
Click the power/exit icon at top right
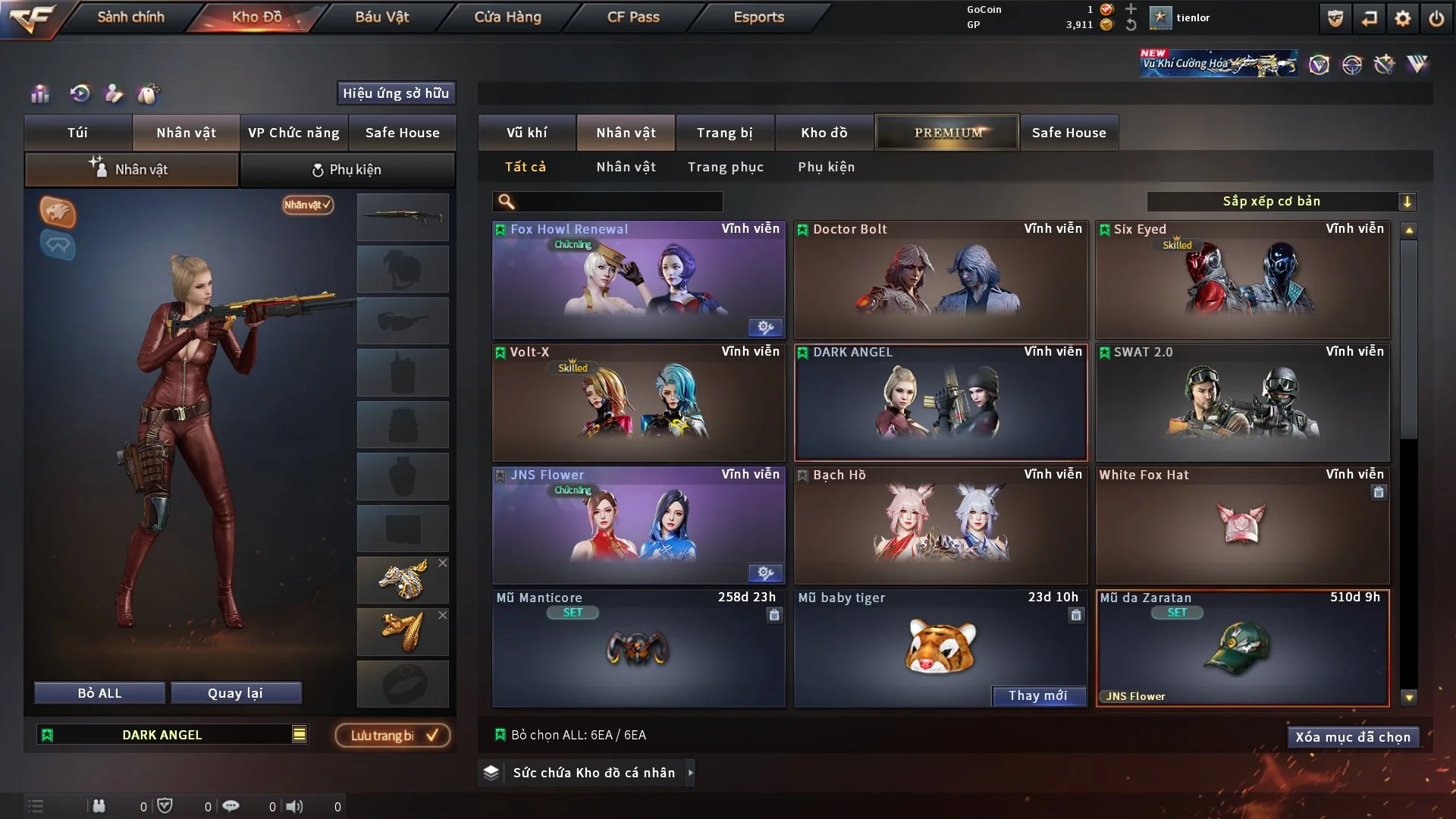click(1437, 17)
